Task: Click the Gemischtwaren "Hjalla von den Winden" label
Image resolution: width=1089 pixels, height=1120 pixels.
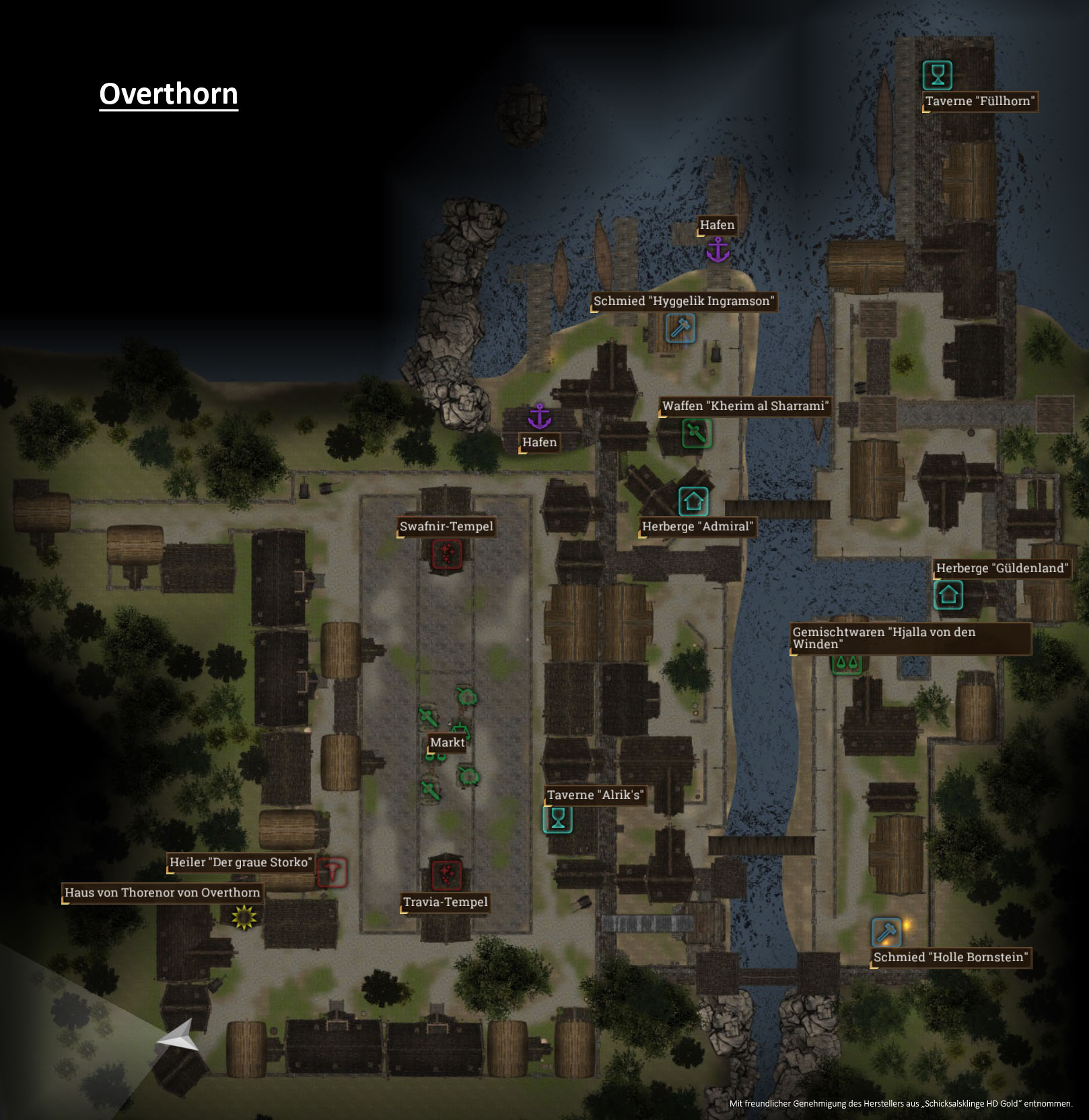Action: click(911, 638)
